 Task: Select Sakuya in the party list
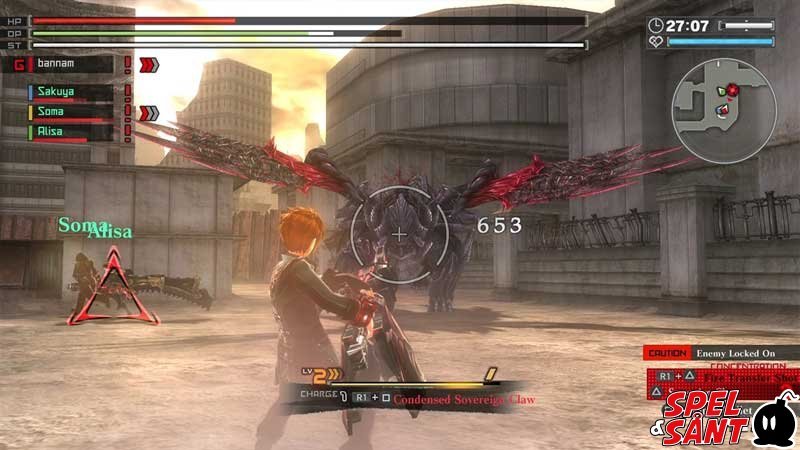[70, 92]
